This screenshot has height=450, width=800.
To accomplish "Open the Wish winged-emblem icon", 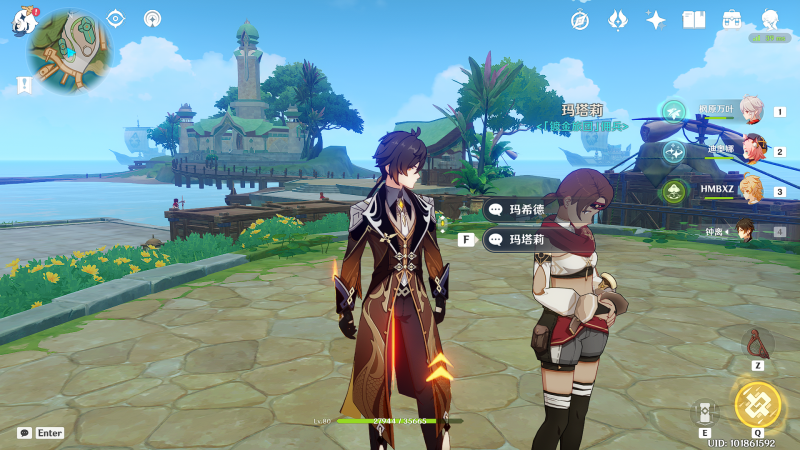I will tap(618, 20).
